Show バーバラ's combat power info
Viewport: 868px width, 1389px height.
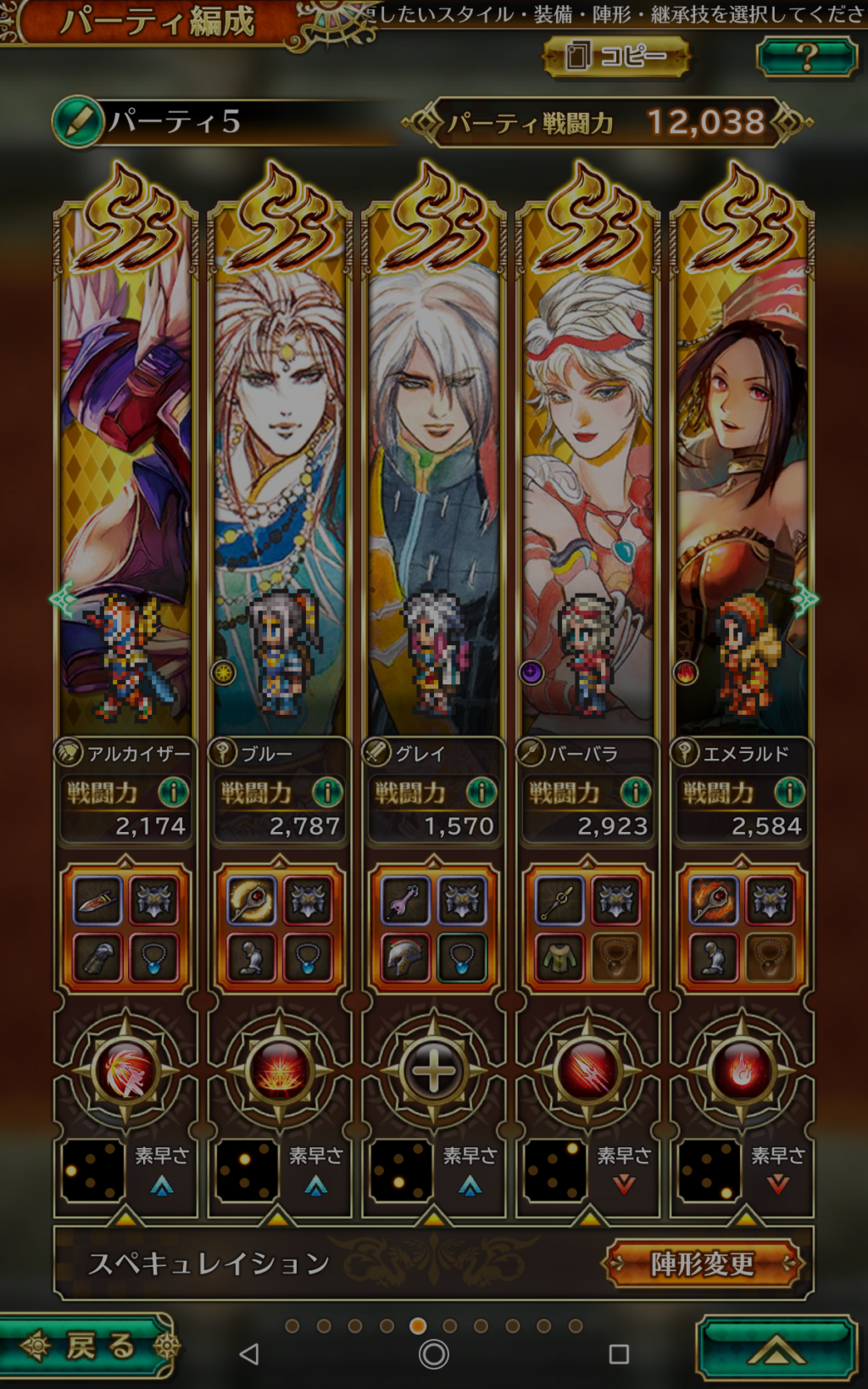pyautogui.click(x=636, y=792)
